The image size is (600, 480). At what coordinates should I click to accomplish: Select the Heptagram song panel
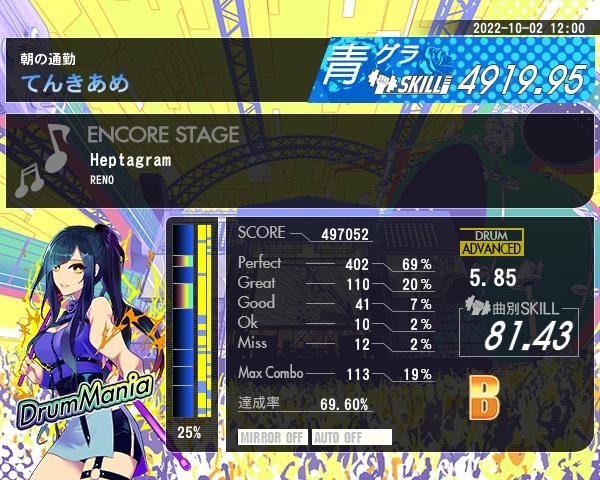point(300,159)
